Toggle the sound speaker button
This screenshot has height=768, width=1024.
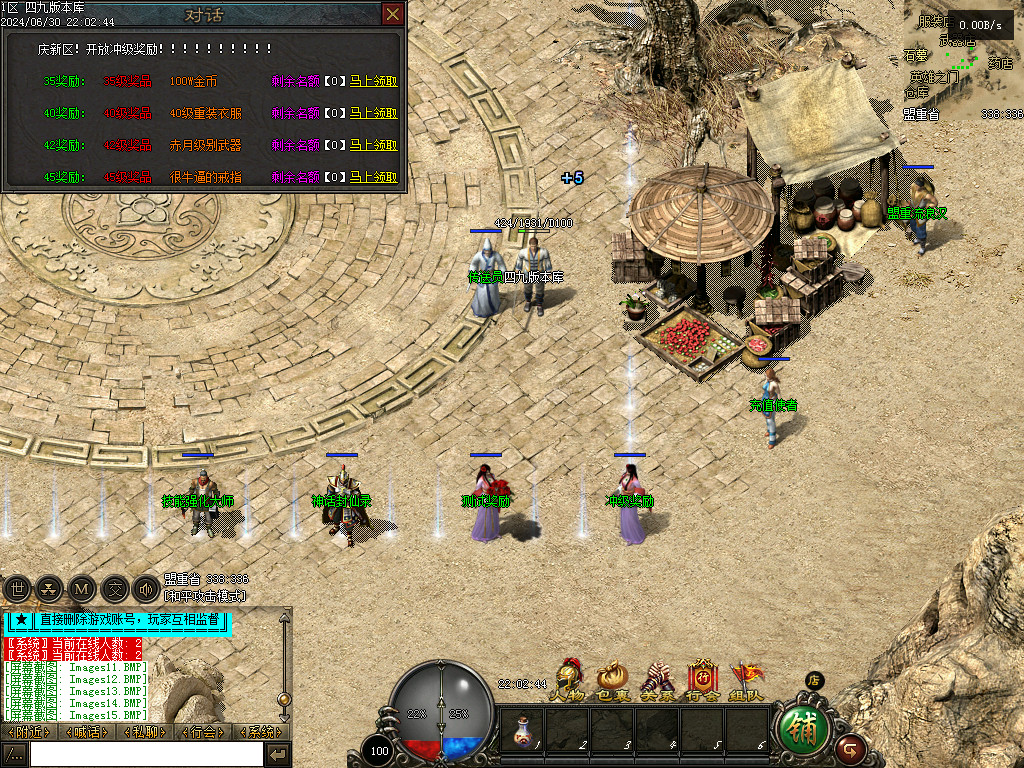pyautogui.click(x=145, y=589)
